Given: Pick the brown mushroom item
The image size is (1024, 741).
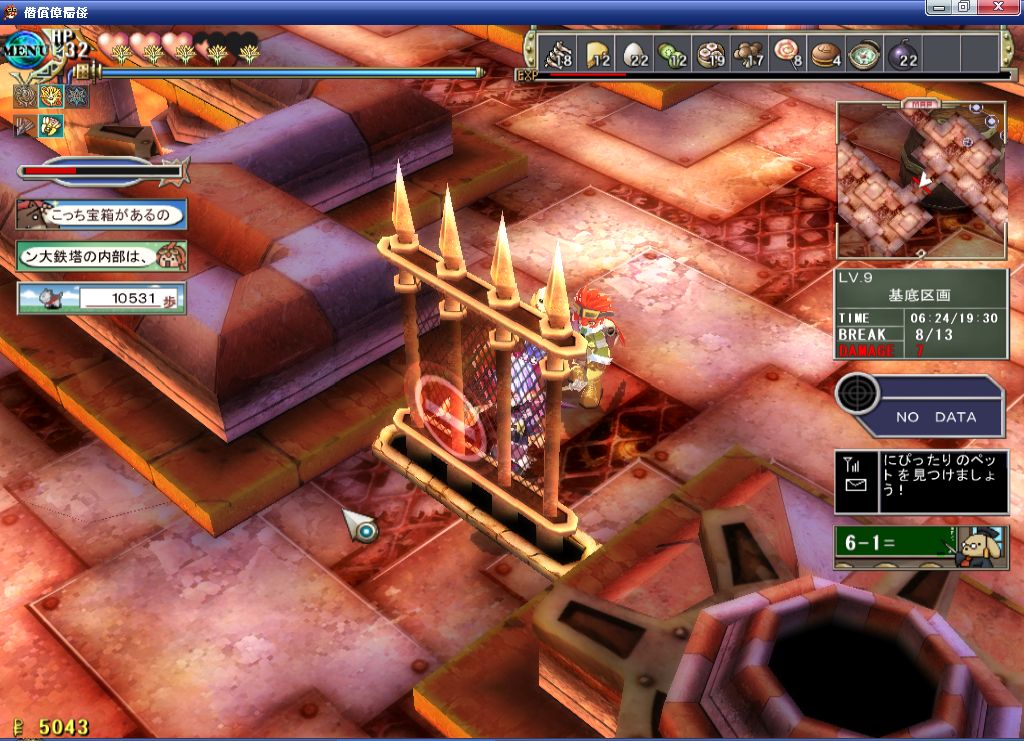Looking at the screenshot, I should point(748,54).
